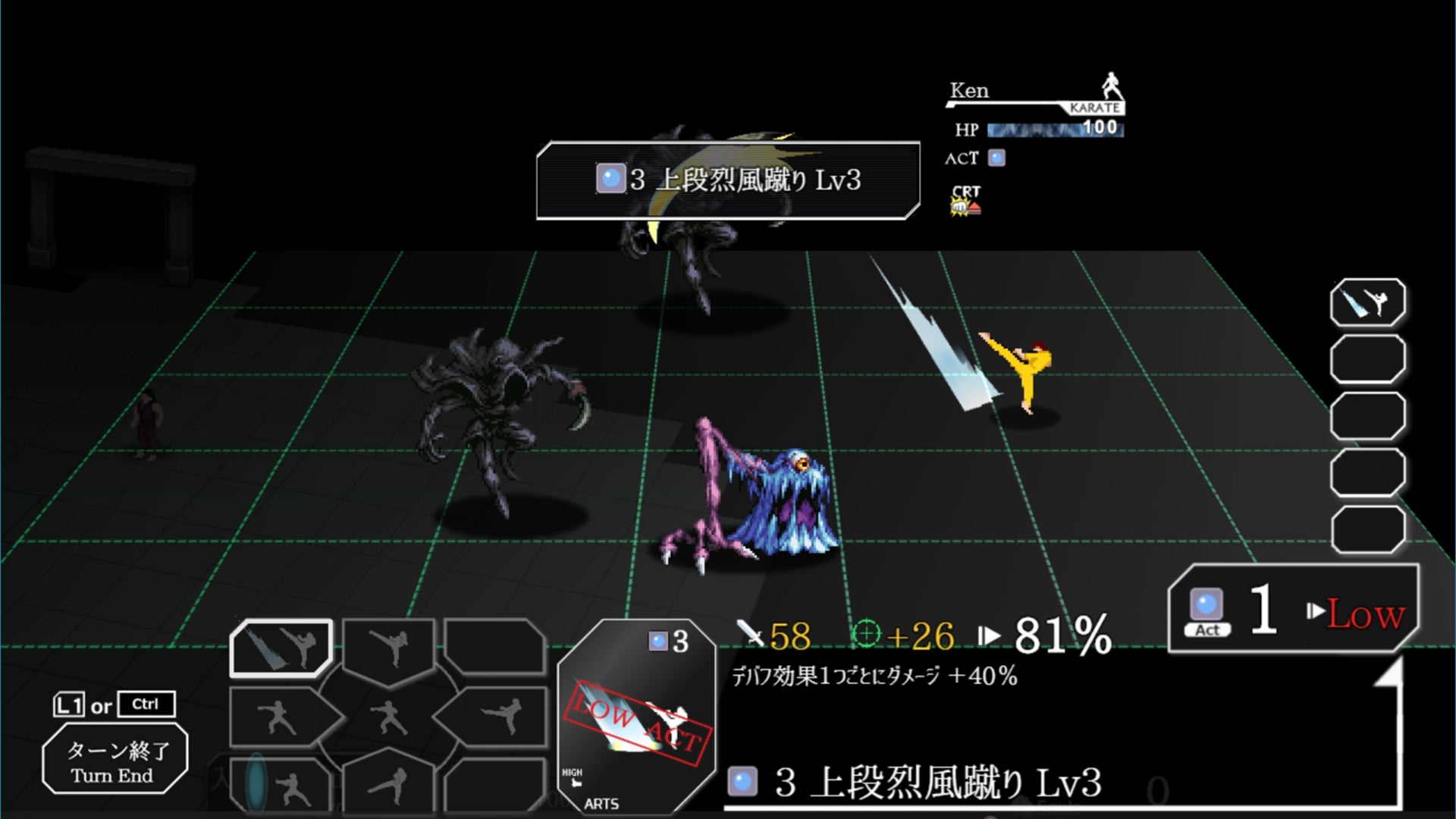Select the low sweeping kick hex at the bottom

tap(388, 784)
